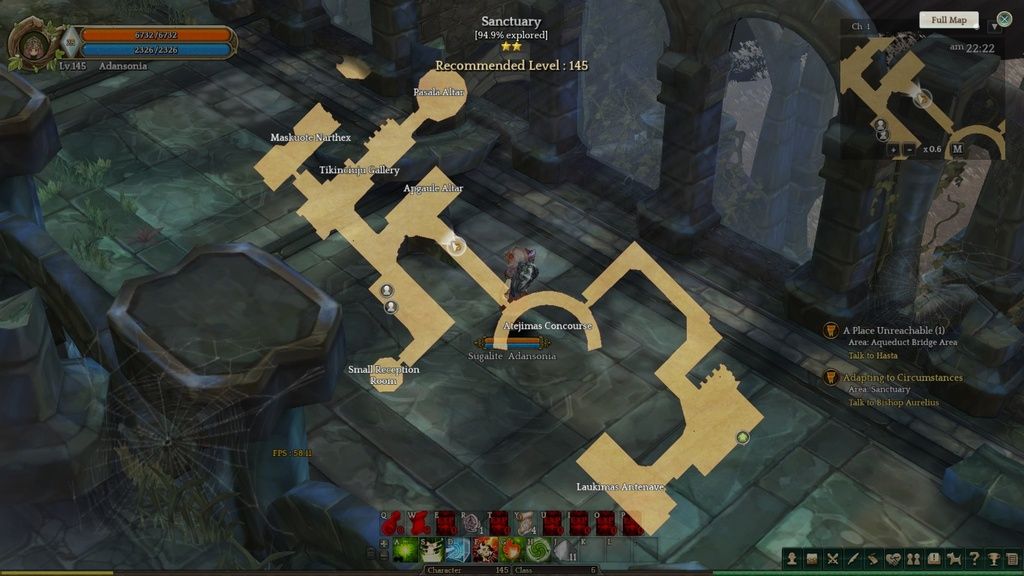Click the character portrait in the corner
Screen dimensions: 1024x576
pyautogui.click(x=31, y=43)
